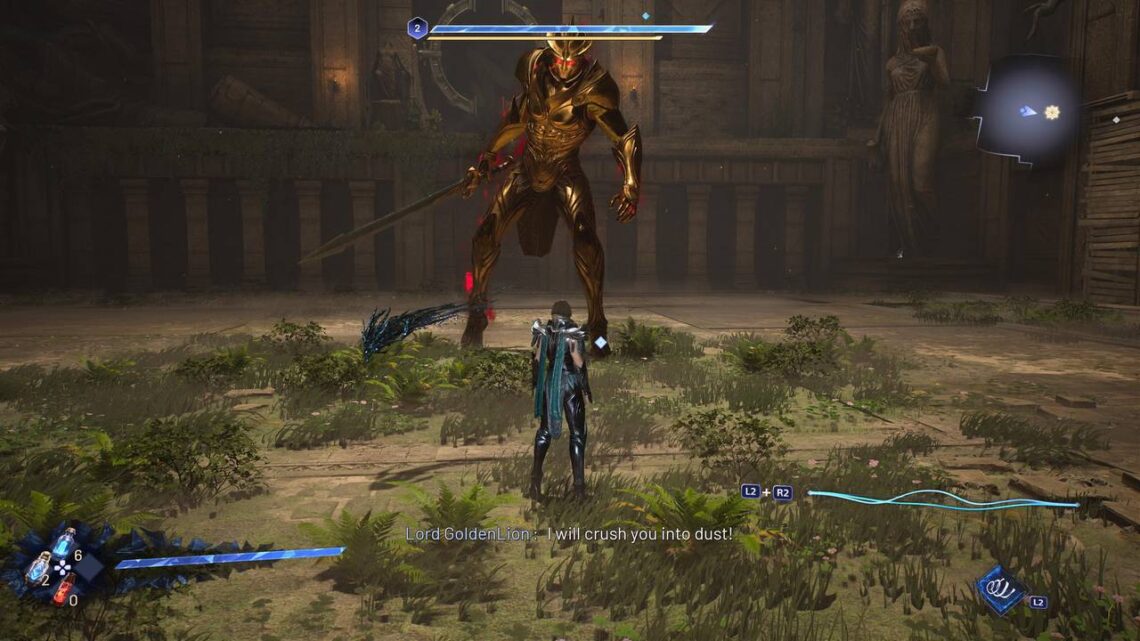Select the blue potion with count 6
The height and width of the screenshot is (641, 1140).
[x=62, y=543]
